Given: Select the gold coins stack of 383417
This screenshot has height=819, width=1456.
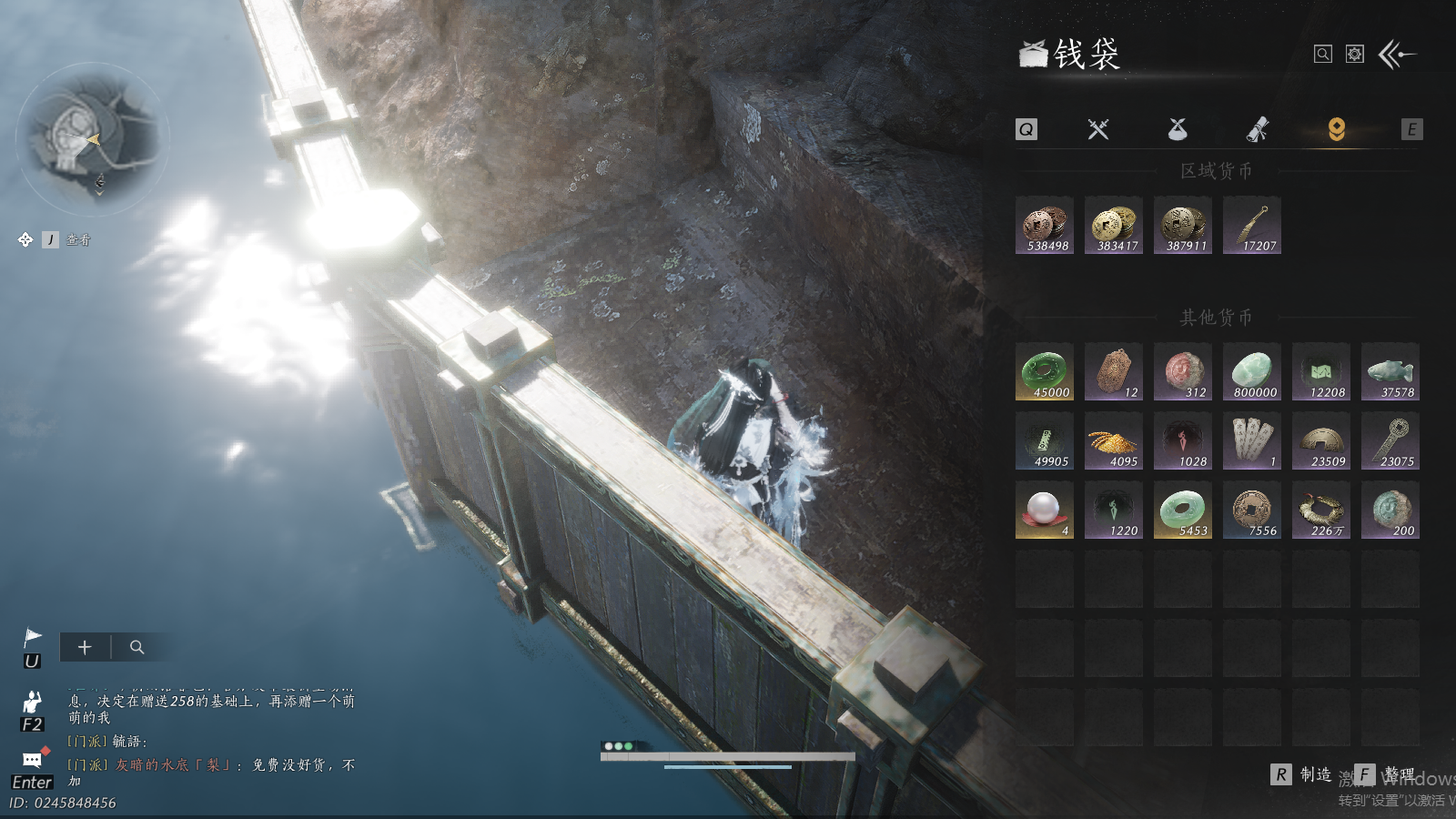Looking at the screenshot, I should pyautogui.click(x=1114, y=225).
